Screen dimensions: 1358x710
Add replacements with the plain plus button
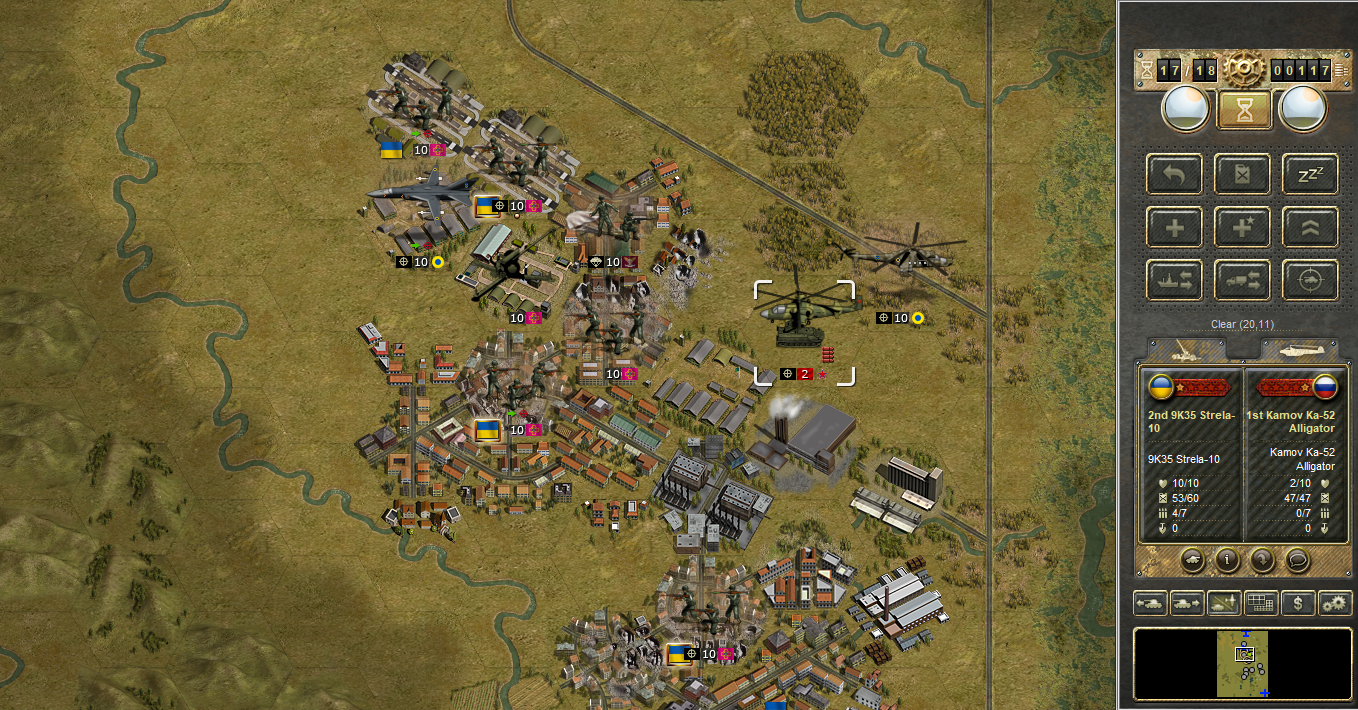tap(1174, 227)
